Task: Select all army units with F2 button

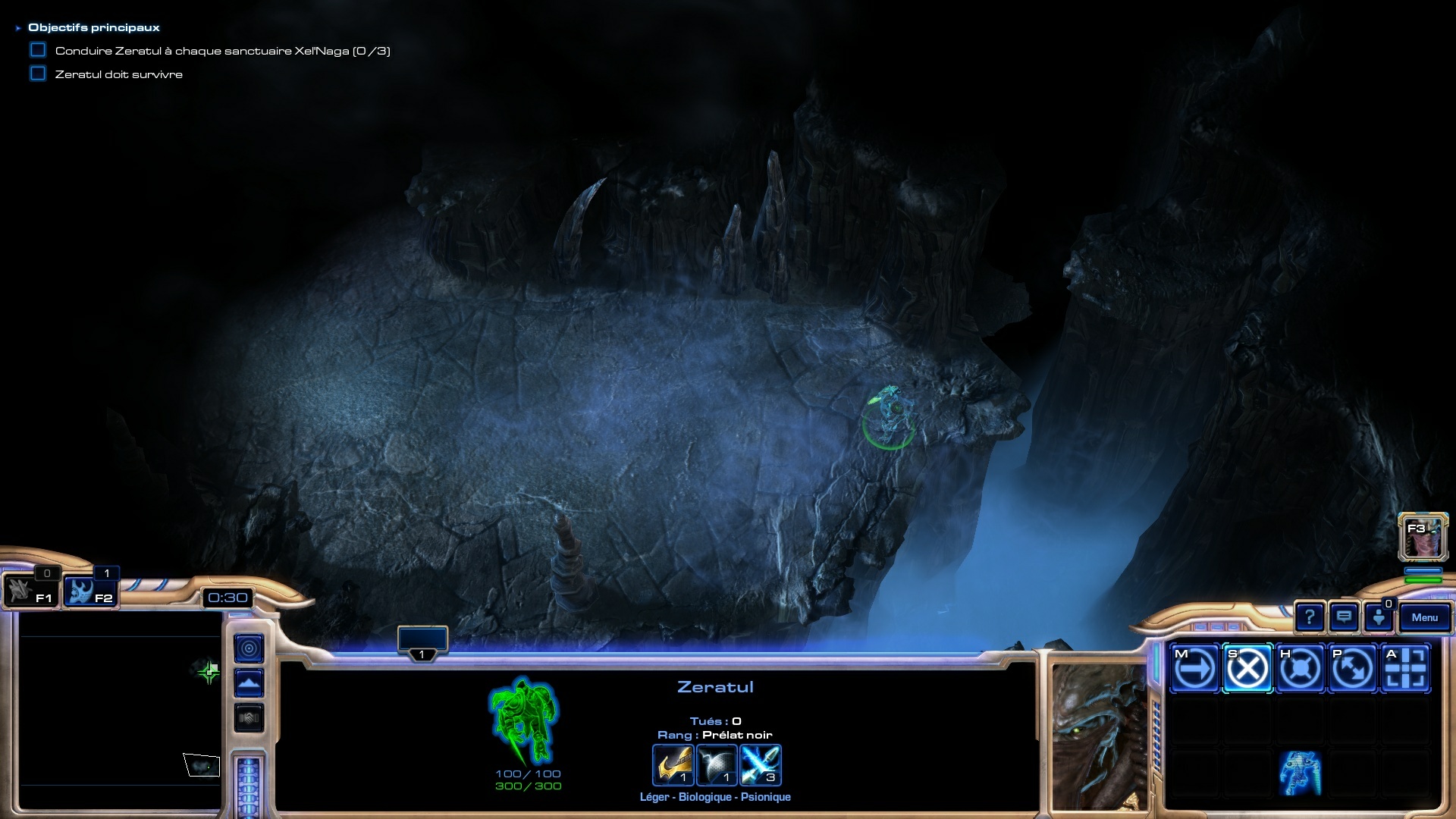Action: click(x=89, y=592)
